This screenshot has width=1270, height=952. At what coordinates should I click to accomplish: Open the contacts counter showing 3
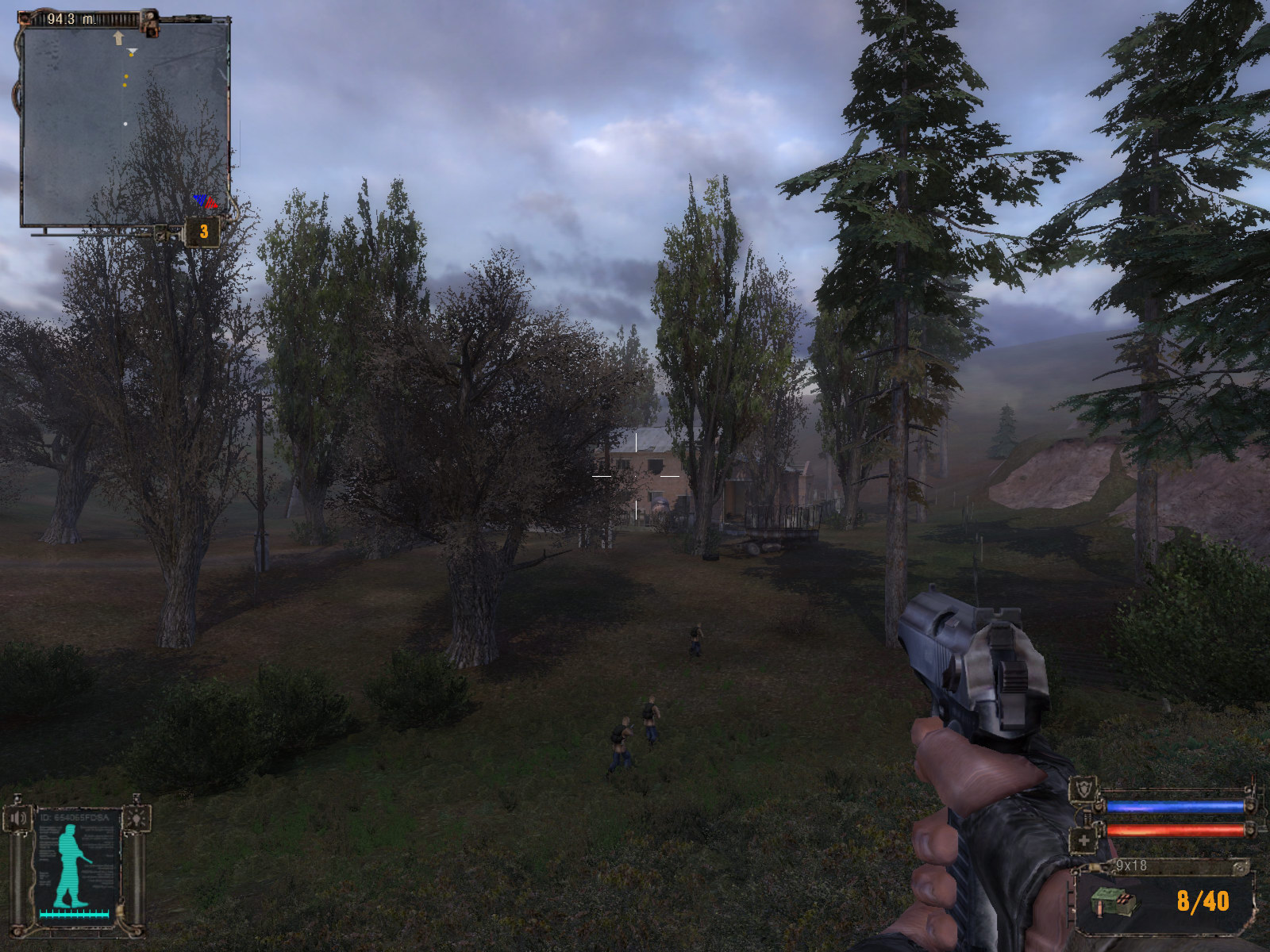coord(203,232)
